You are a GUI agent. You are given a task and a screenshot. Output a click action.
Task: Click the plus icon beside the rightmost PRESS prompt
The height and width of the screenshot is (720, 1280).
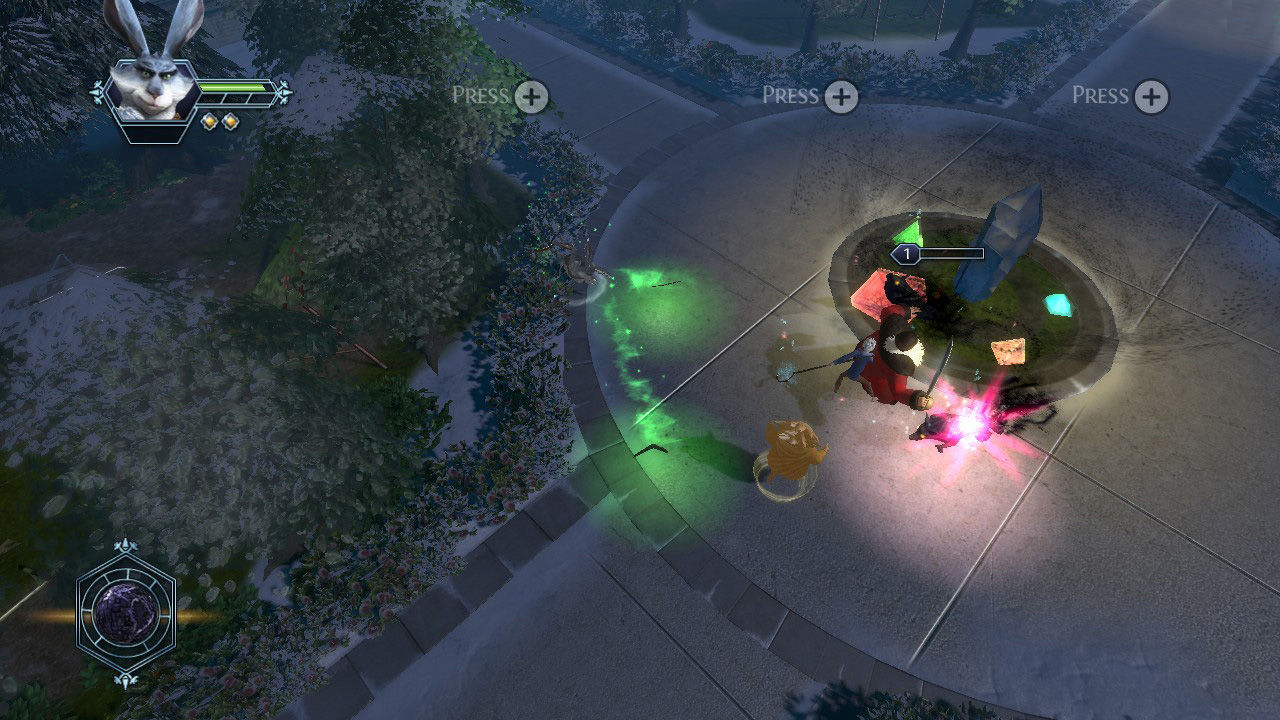pyautogui.click(x=1153, y=95)
